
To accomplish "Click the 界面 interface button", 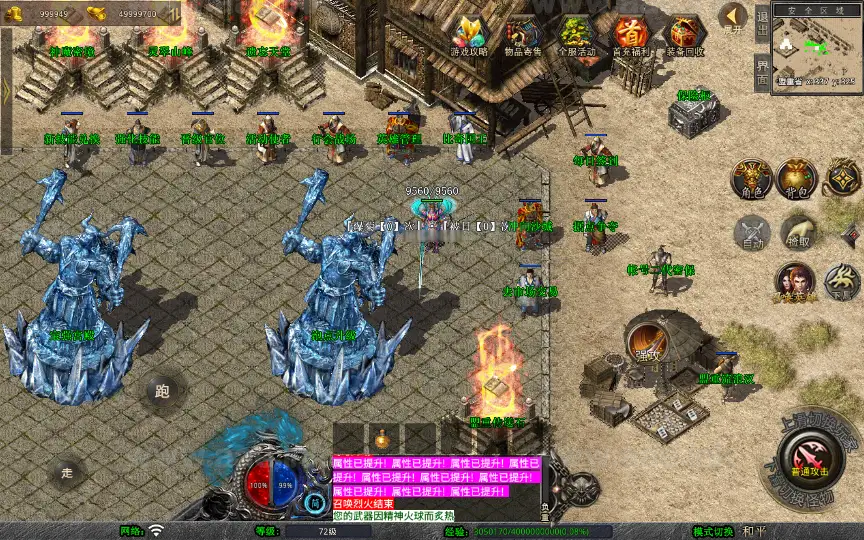I will click(761, 72).
